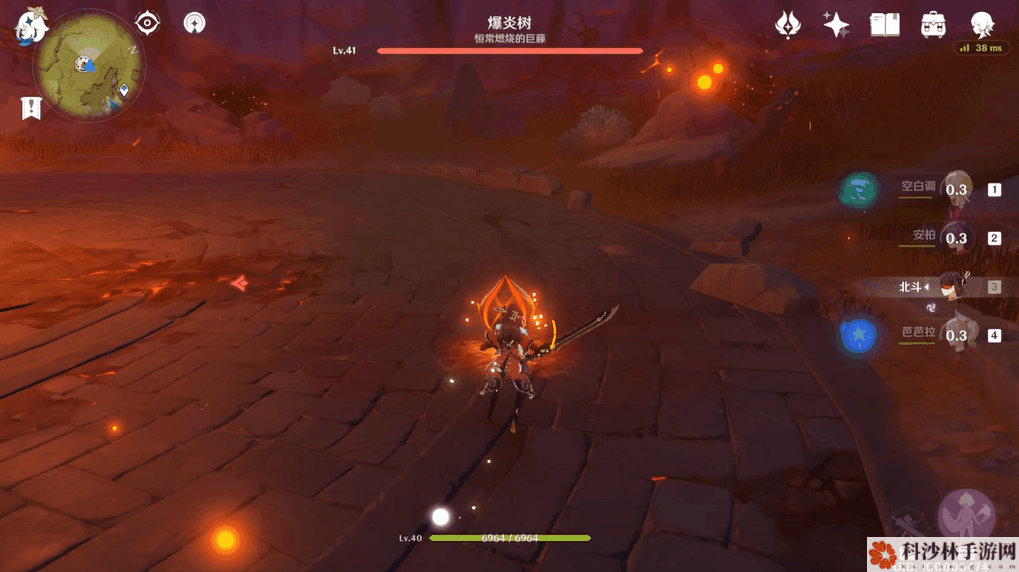
Task: Open the quest log exclamation icon
Action: [32, 107]
